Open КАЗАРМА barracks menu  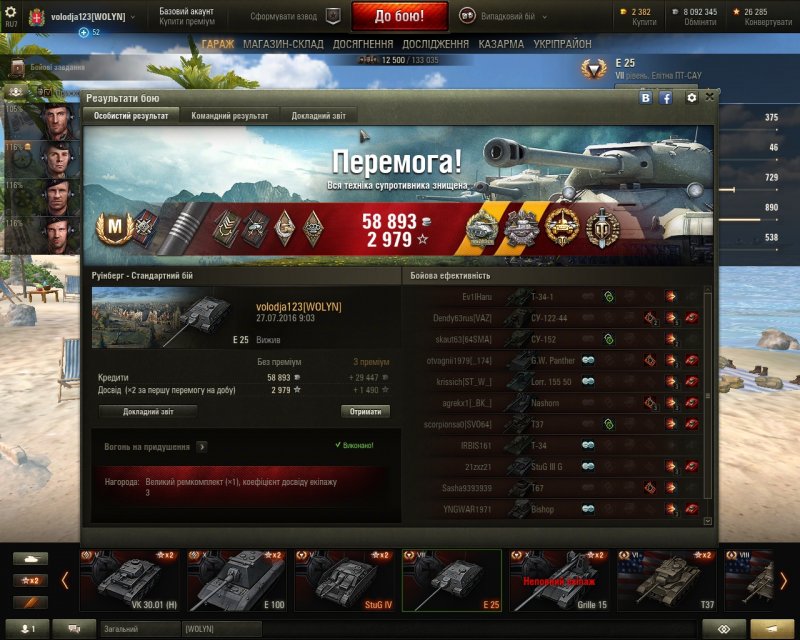(500, 45)
